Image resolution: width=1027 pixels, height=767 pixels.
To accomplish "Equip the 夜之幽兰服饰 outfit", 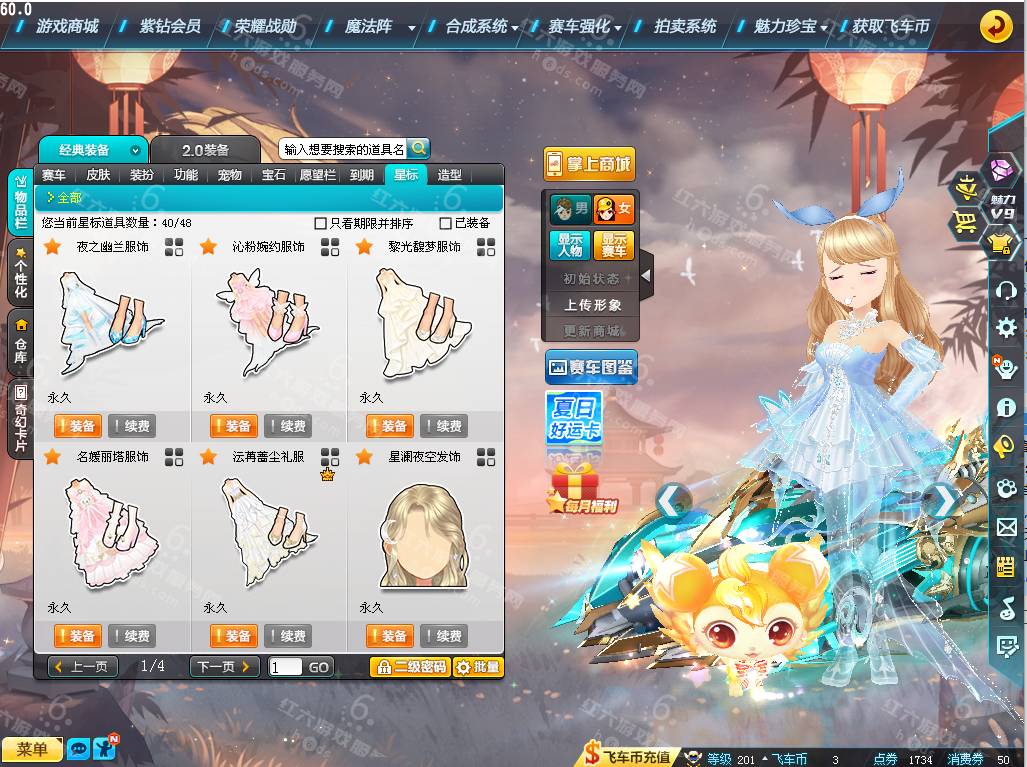I will [77, 426].
